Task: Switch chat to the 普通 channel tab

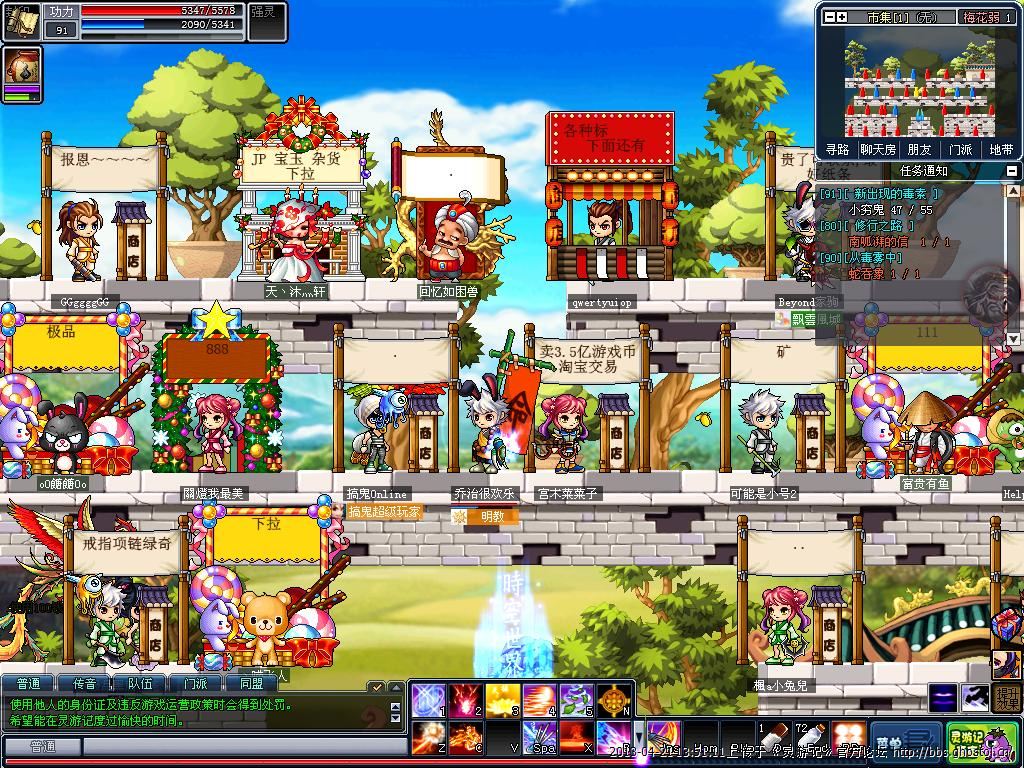Action: pos(29,684)
